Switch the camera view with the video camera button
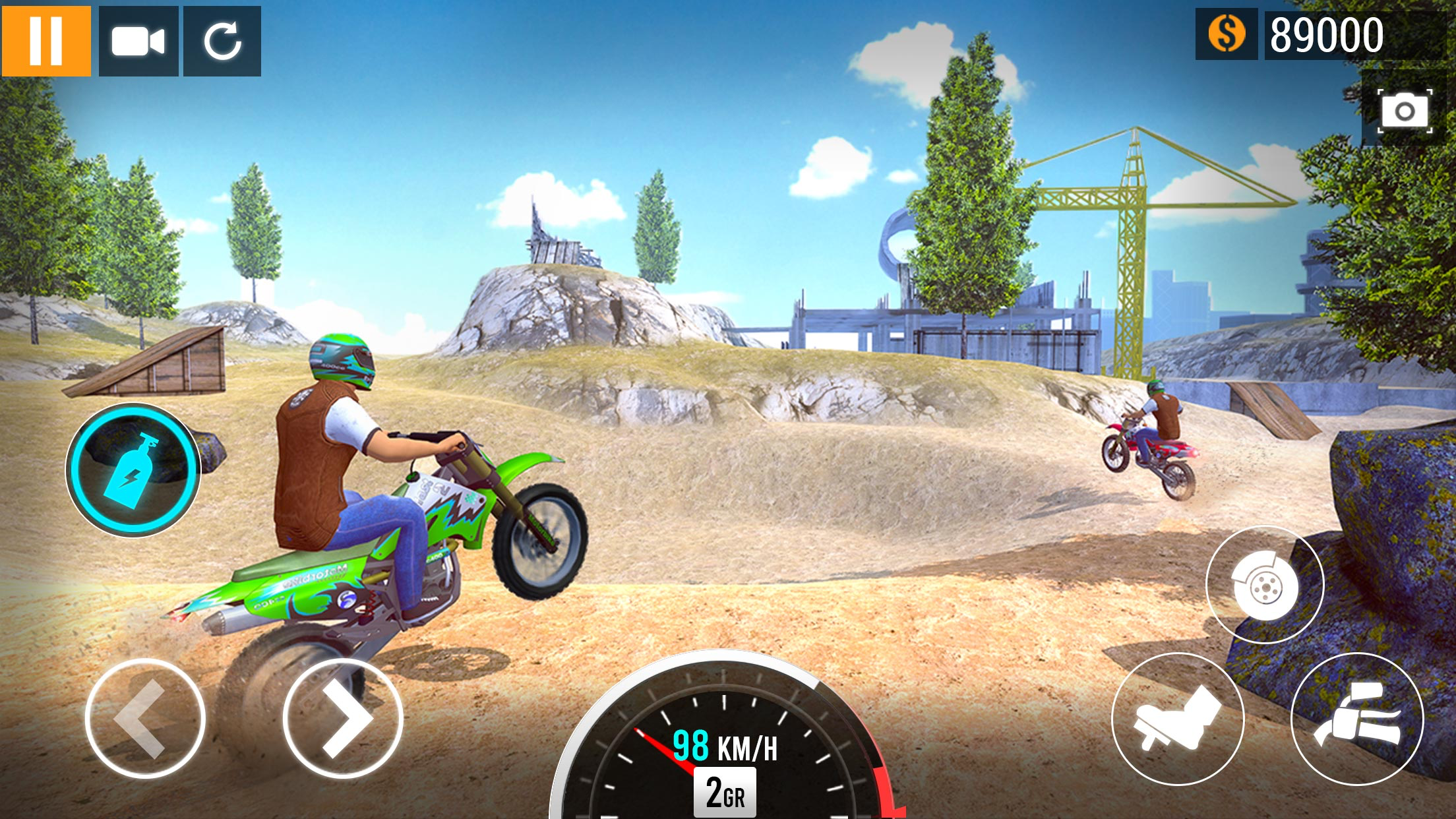 click(138, 41)
